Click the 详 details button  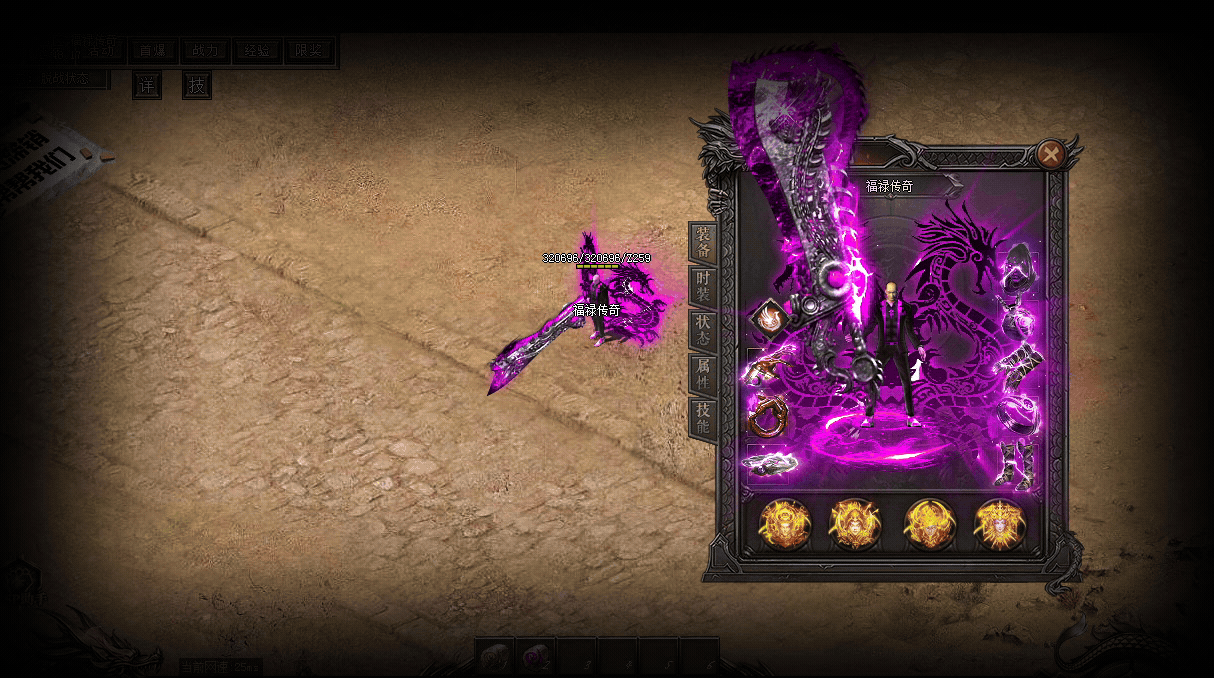click(x=147, y=86)
